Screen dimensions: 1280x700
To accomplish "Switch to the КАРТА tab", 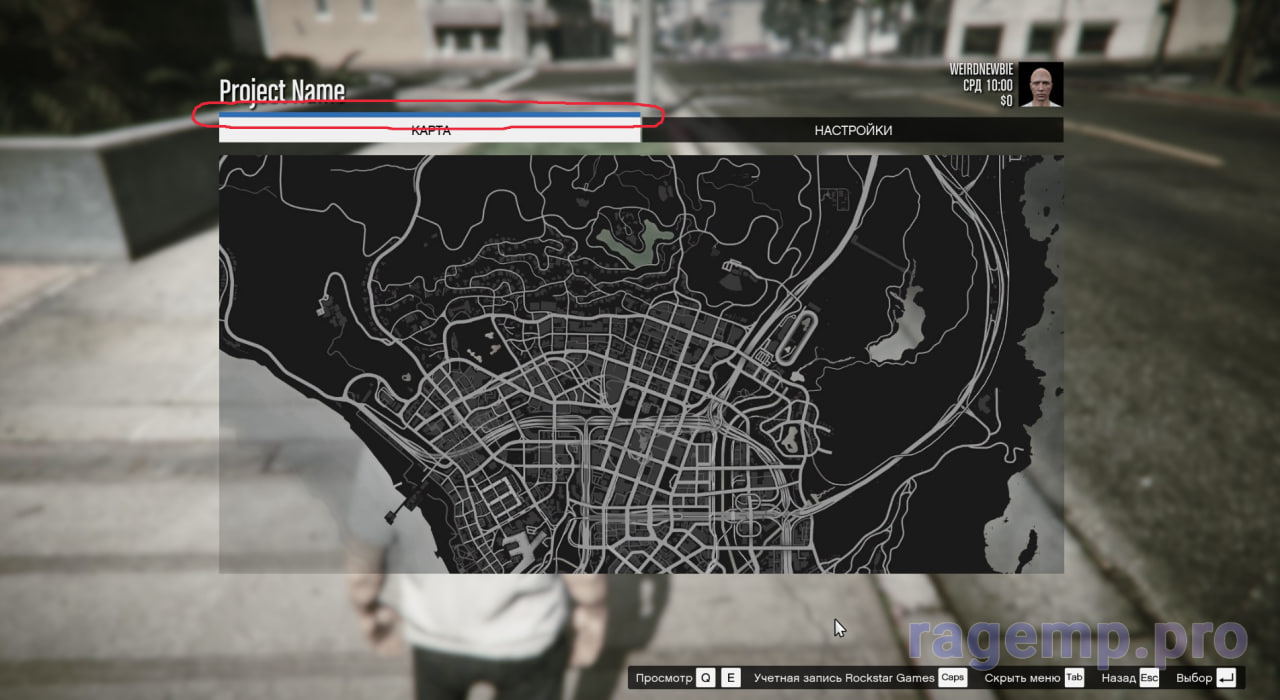I will (430, 131).
